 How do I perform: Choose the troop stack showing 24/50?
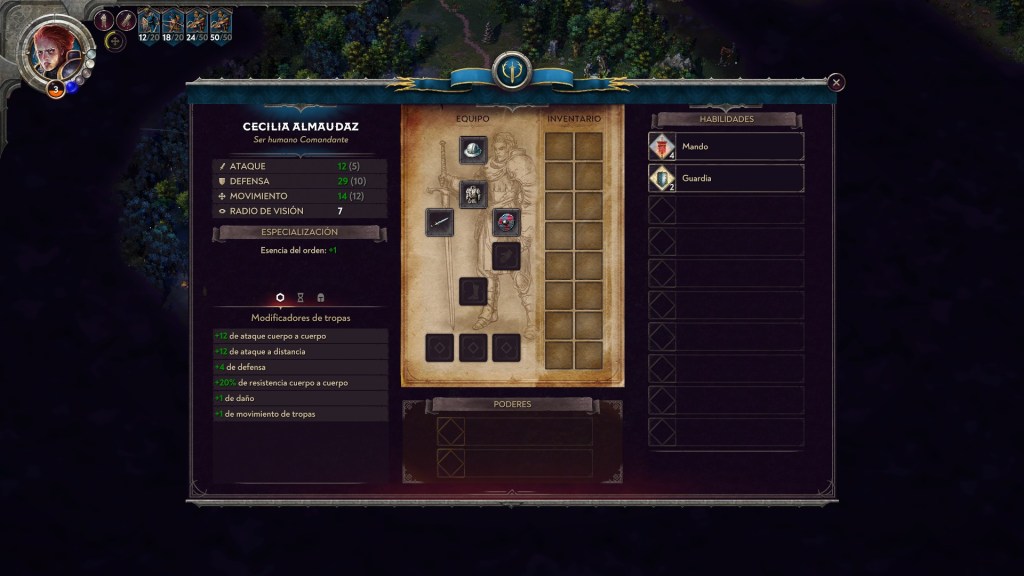197,24
